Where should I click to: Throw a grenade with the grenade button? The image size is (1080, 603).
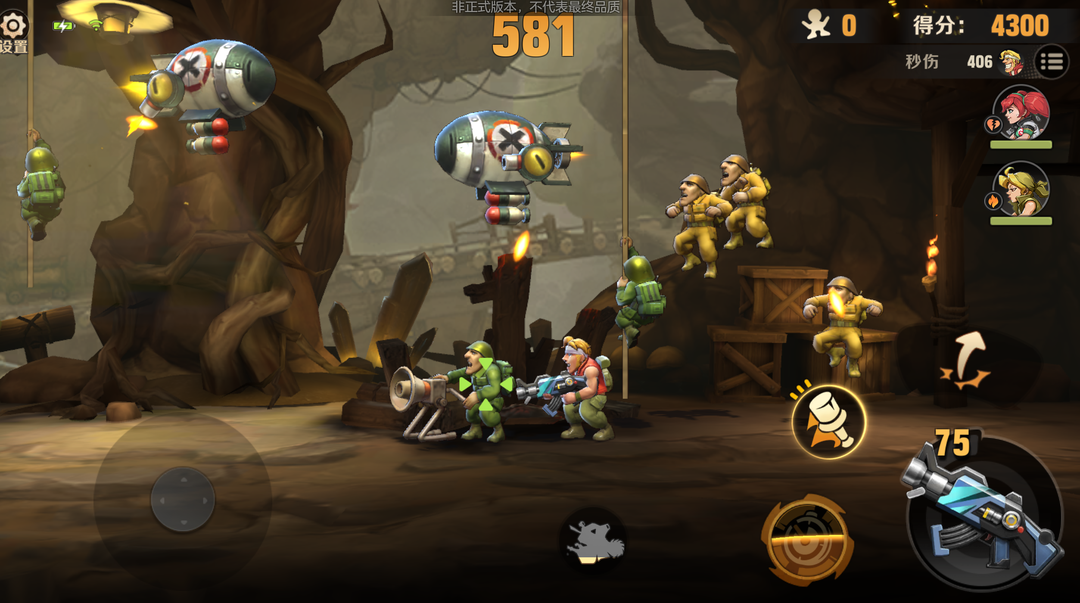(x=829, y=422)
